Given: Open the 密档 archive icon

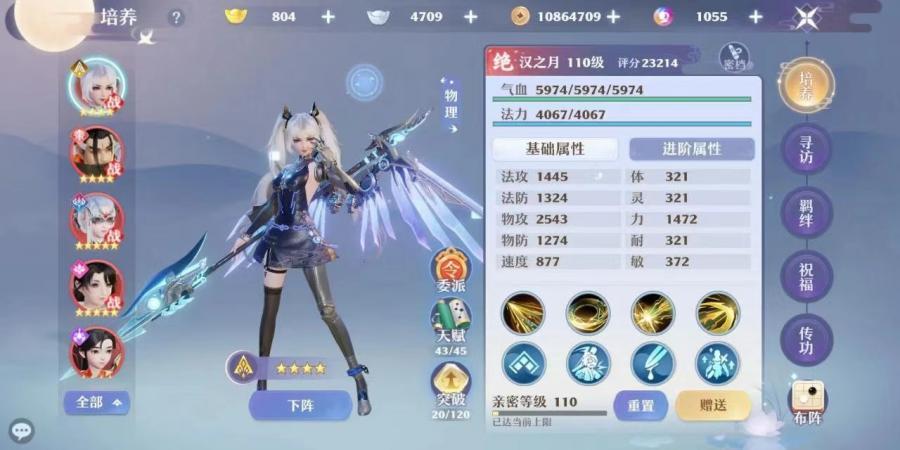Looking at the screenshot, I should coord(735,56).
